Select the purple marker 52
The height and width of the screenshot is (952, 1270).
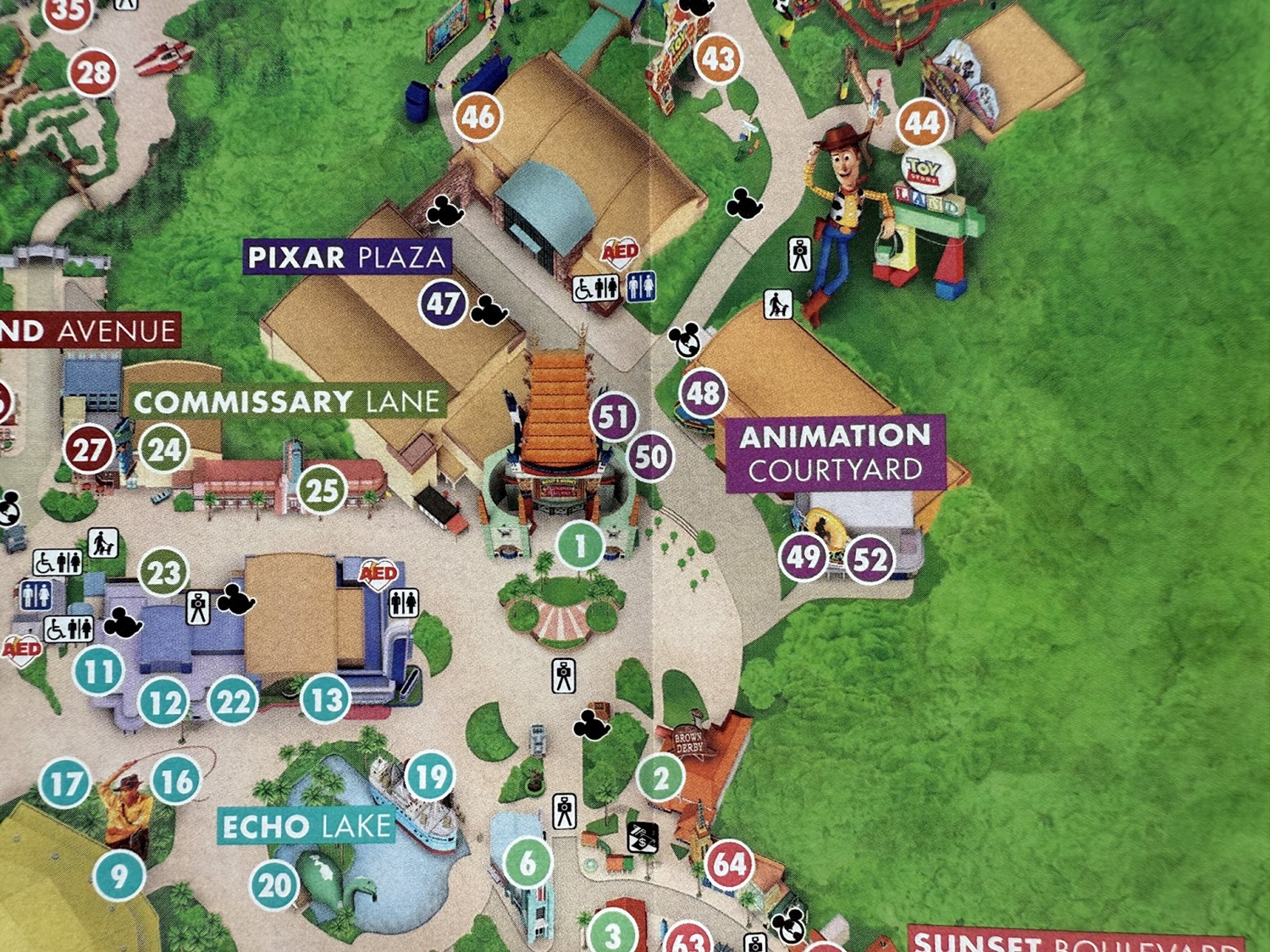click(x=870, y=560)
